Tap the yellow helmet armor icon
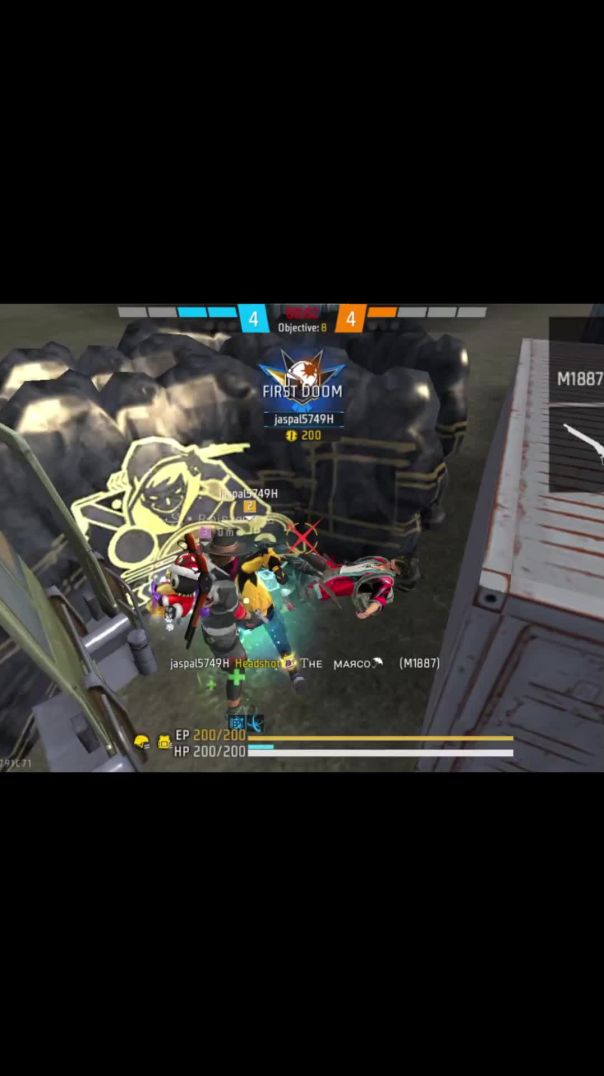Screen dimensions: 604x1076 click(142, 742)
